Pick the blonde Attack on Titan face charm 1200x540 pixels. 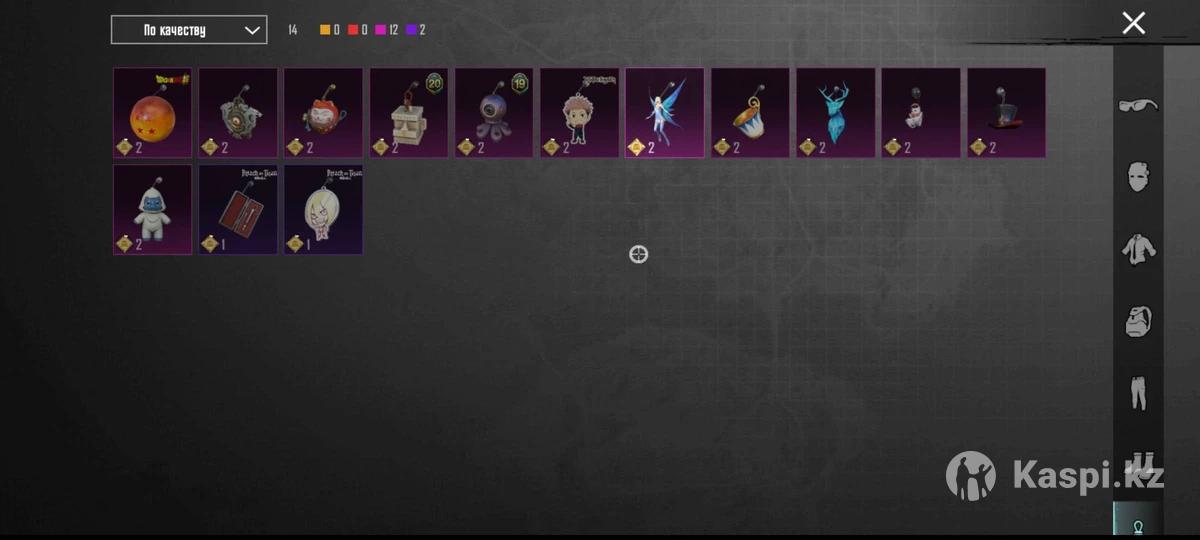click(323, 209)
